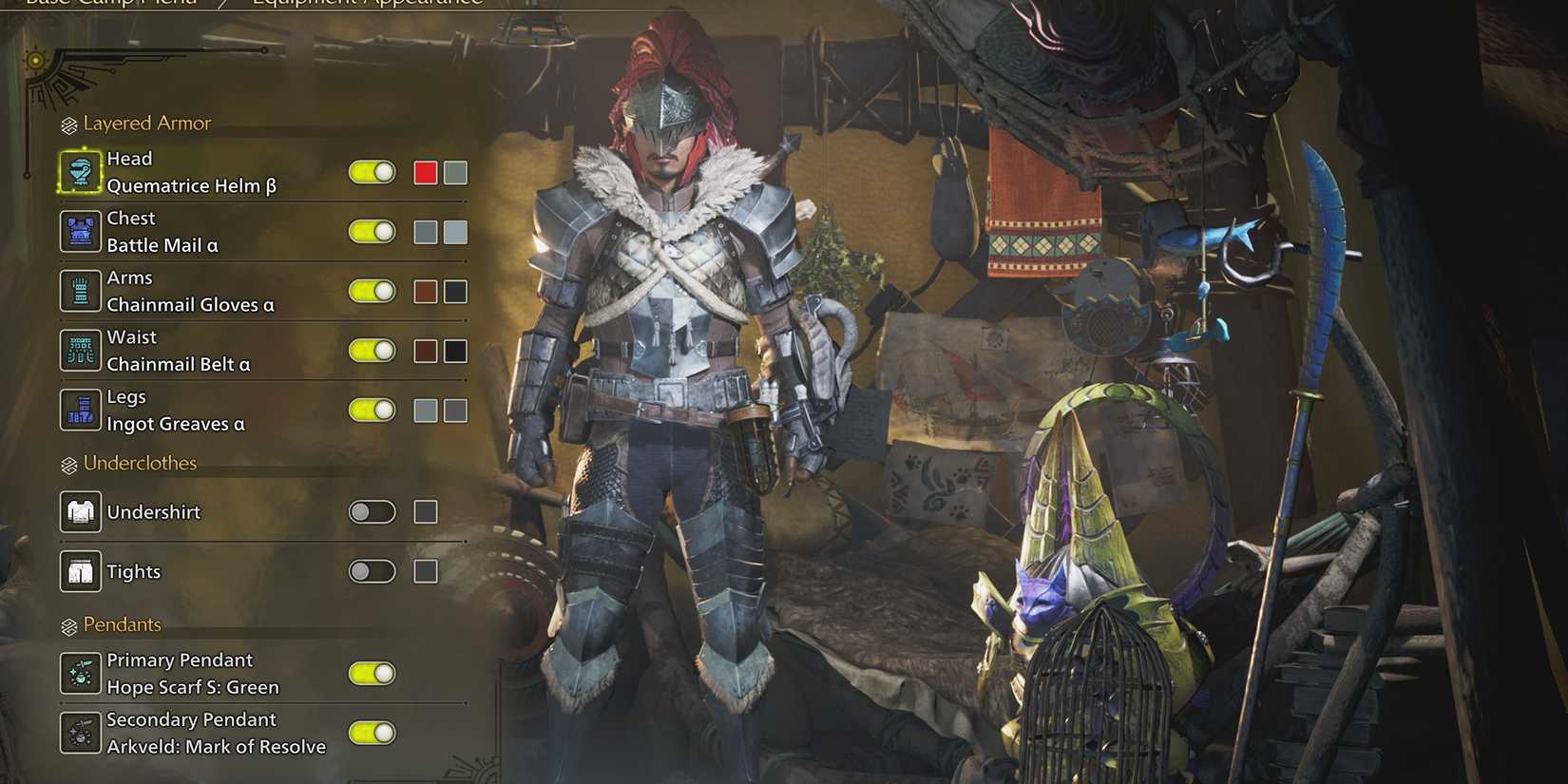
Task: Select the Arms gauntlet icon
Action: pyautogui.click(x=81, y=291)
